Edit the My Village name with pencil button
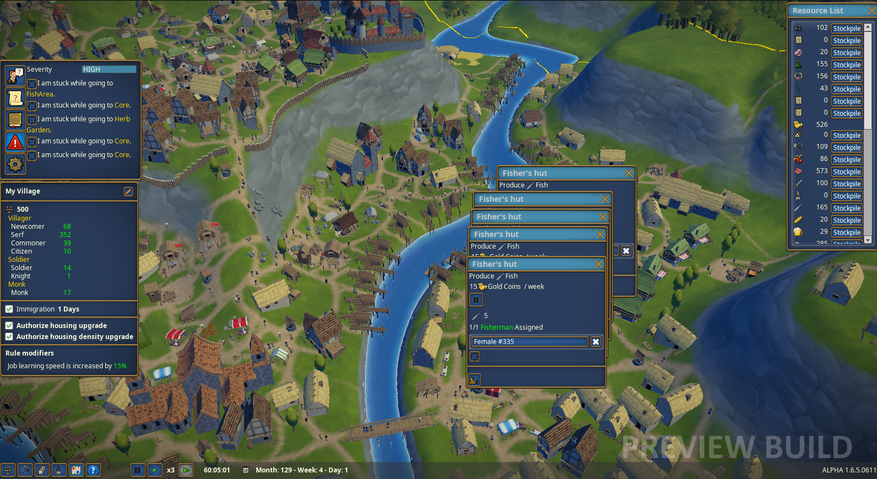 [x=128, y=191]
